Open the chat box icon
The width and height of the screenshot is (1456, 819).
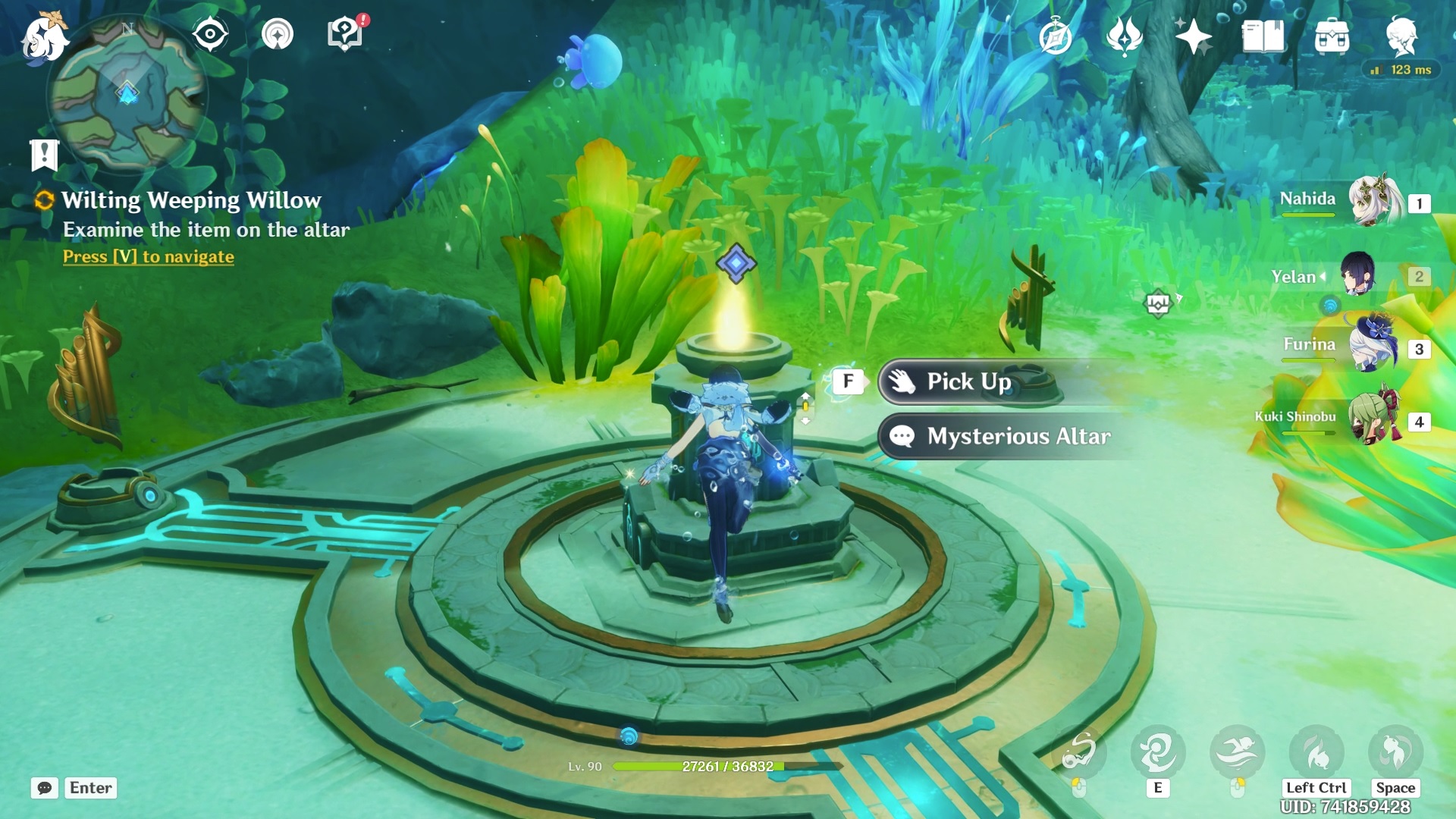tap(45, 788)
